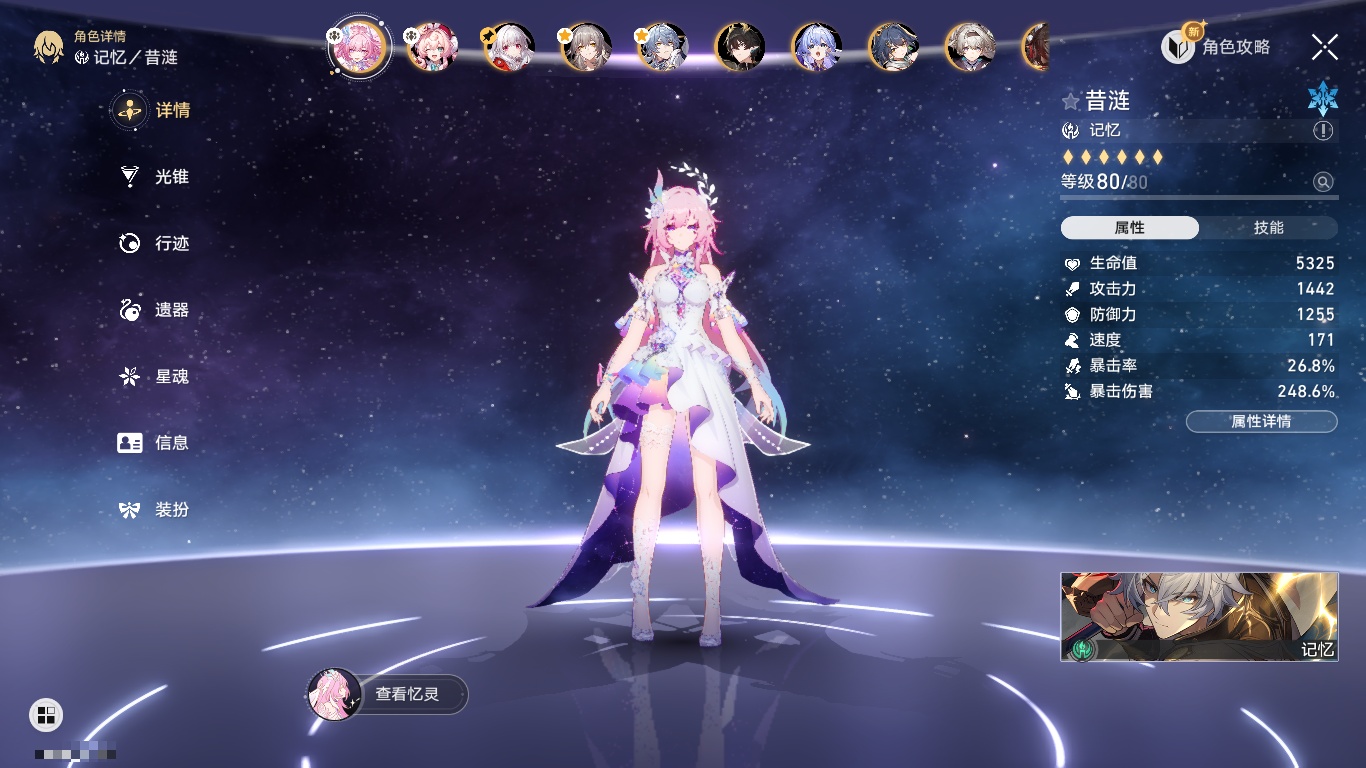Choose the 装扮 outfit menu entry

click(x=155, y=510)
